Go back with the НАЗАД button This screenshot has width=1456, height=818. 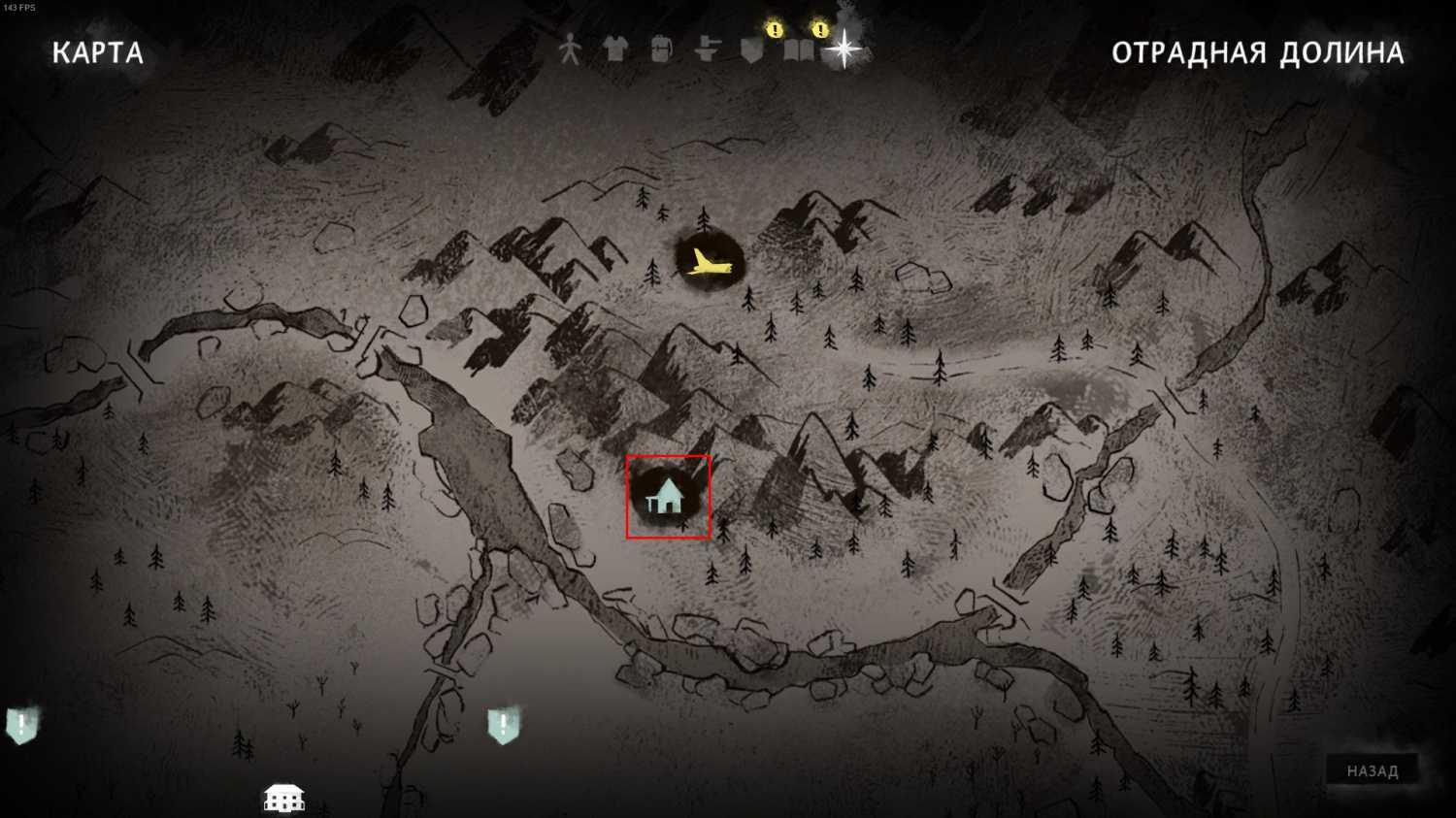1372,771
